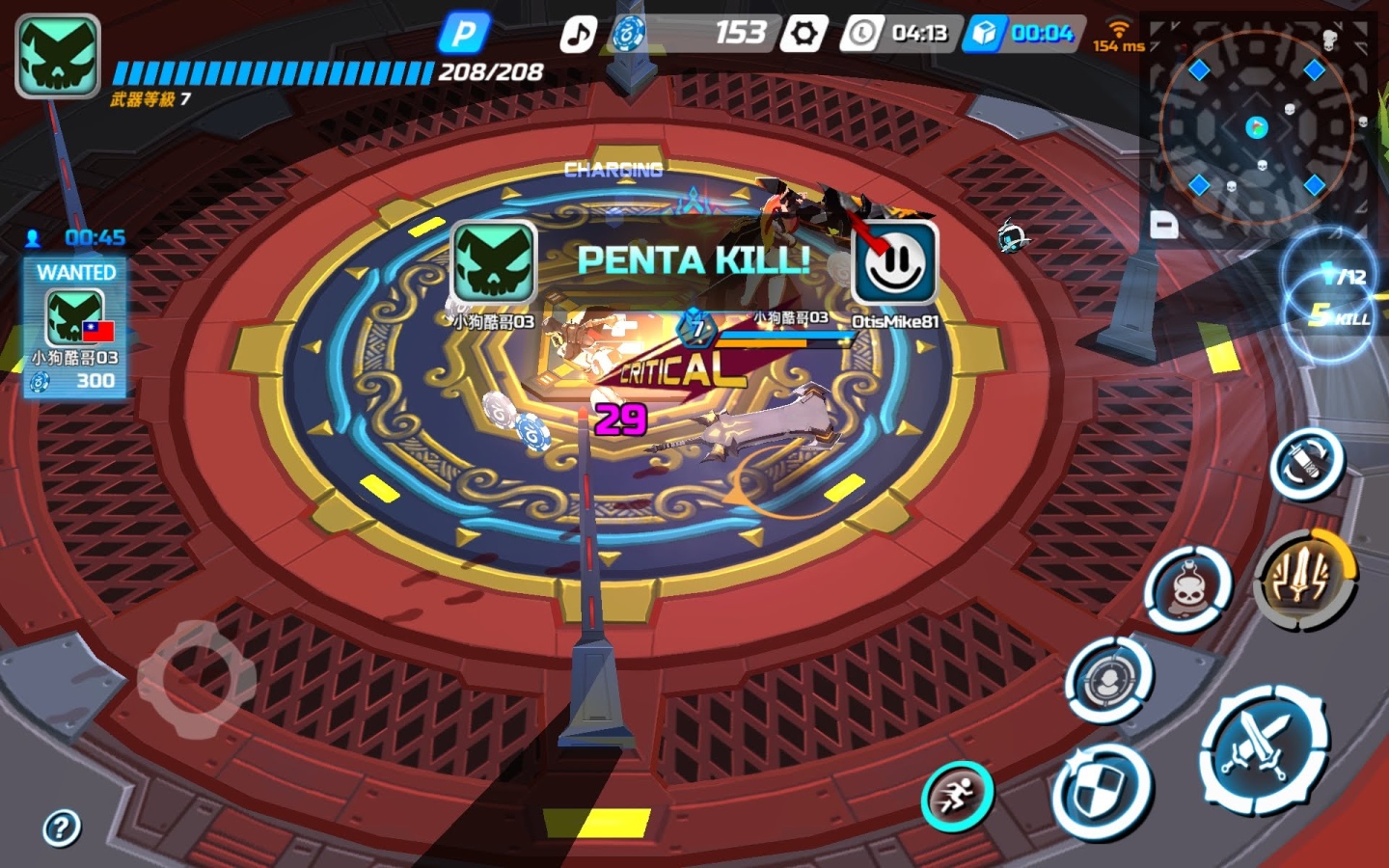Click the blue P button

pyautogui.click(x=464, y=35)
